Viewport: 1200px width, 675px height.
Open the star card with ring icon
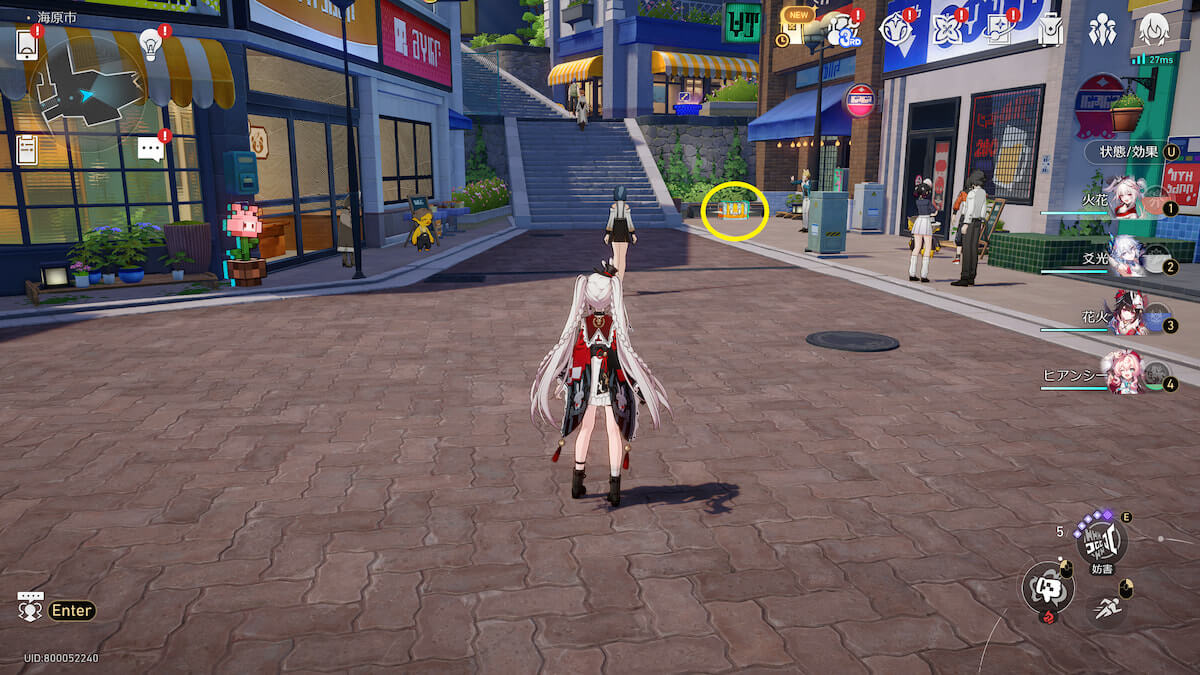(998, 30)
